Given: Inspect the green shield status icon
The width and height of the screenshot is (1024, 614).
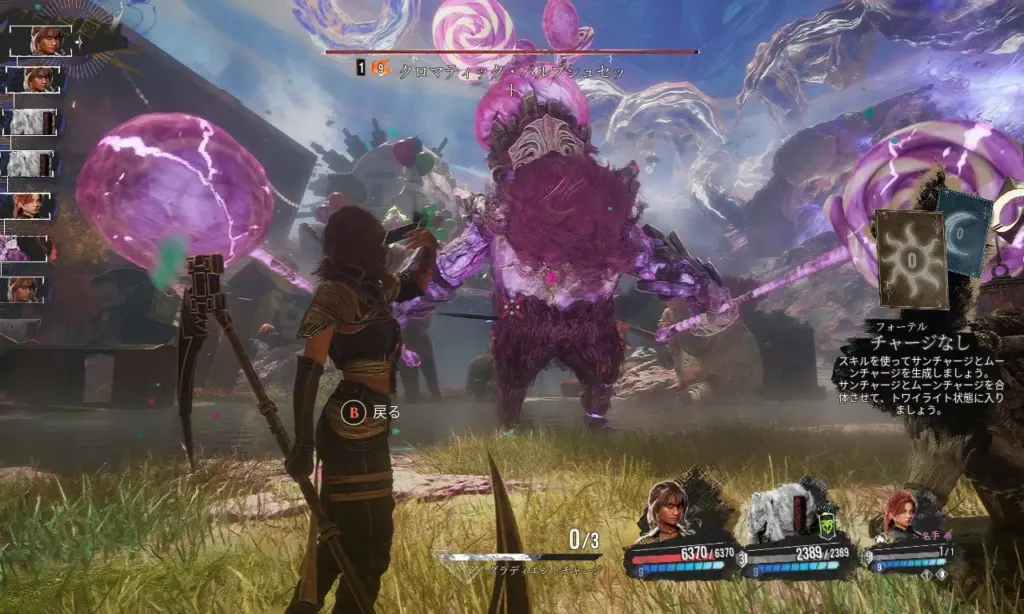Looking at the screenshot, I should (828, 525).
